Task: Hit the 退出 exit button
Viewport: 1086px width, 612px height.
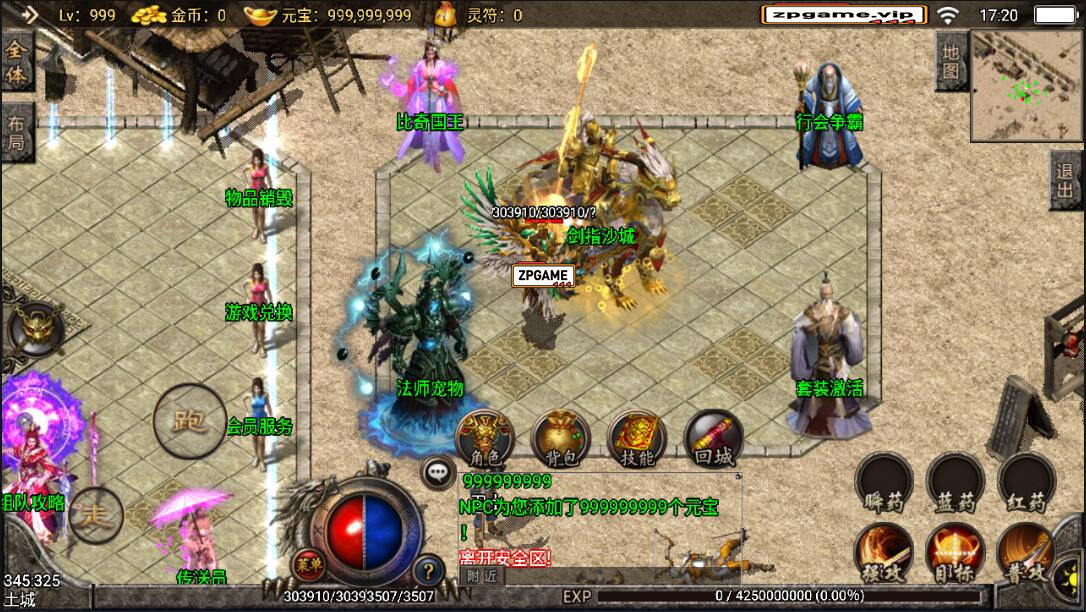Action: 1066,180
